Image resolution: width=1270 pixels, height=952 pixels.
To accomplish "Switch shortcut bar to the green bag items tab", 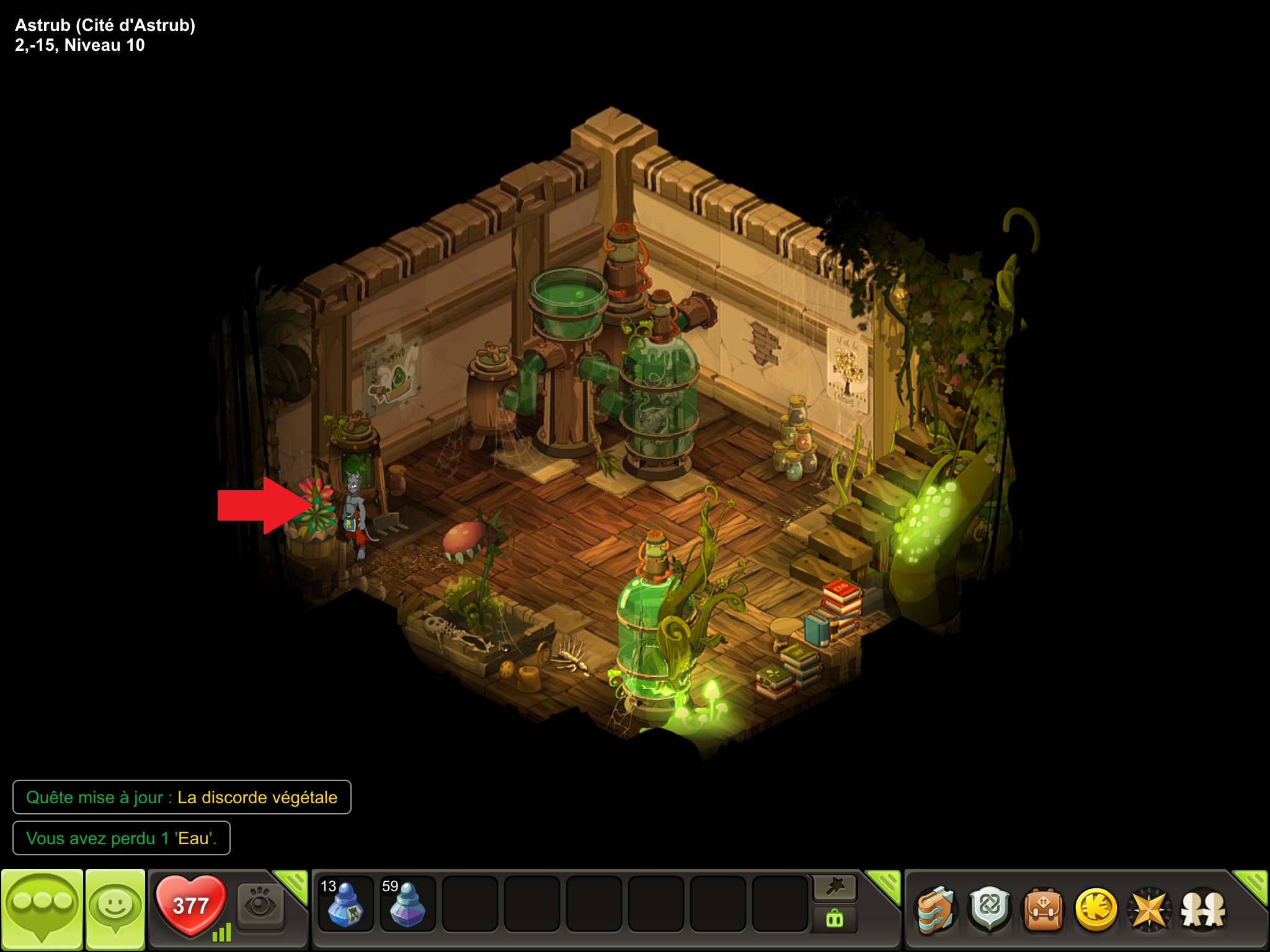I will click(835, 919).
